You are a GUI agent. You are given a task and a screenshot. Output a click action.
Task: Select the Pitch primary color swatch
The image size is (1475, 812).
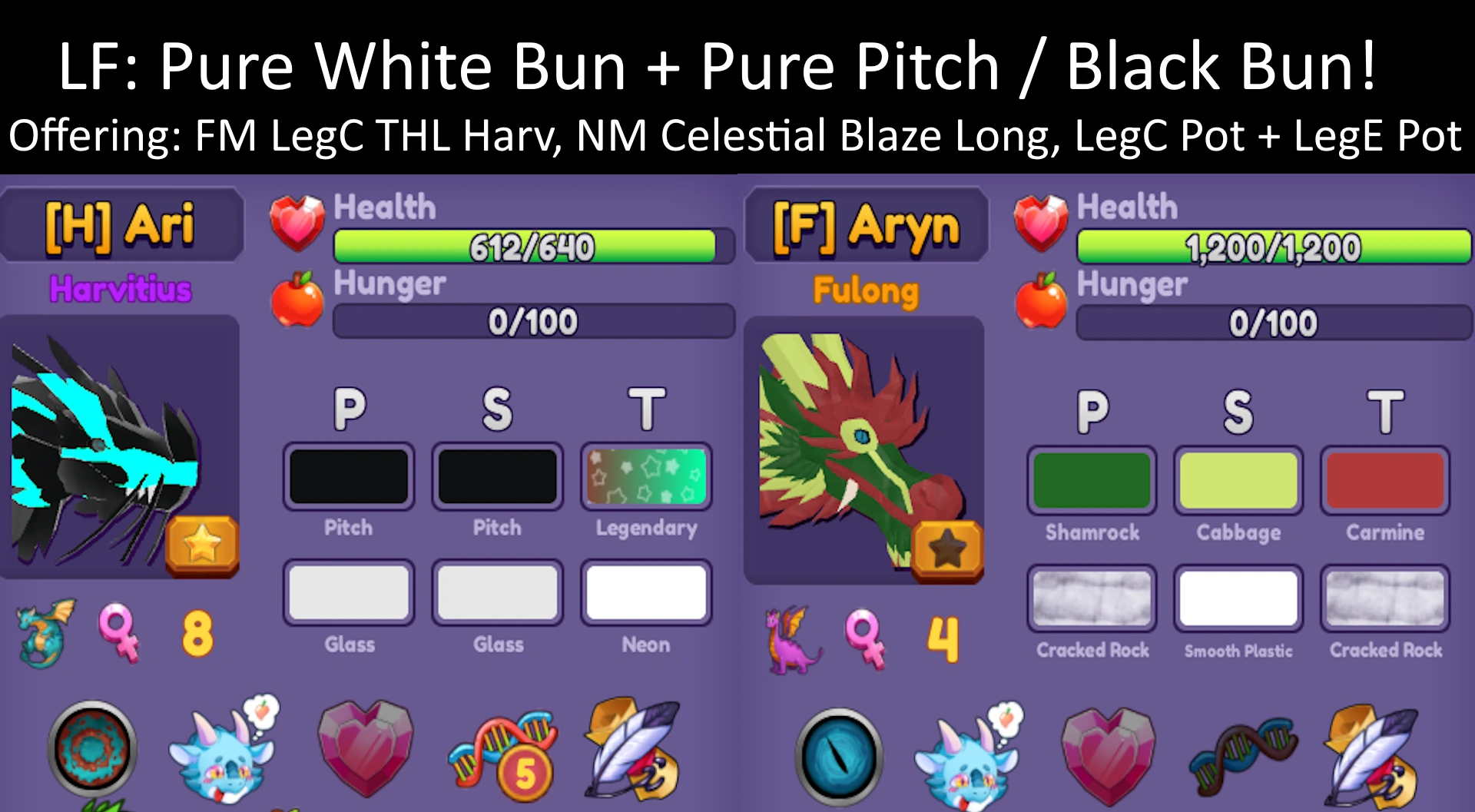348,476
